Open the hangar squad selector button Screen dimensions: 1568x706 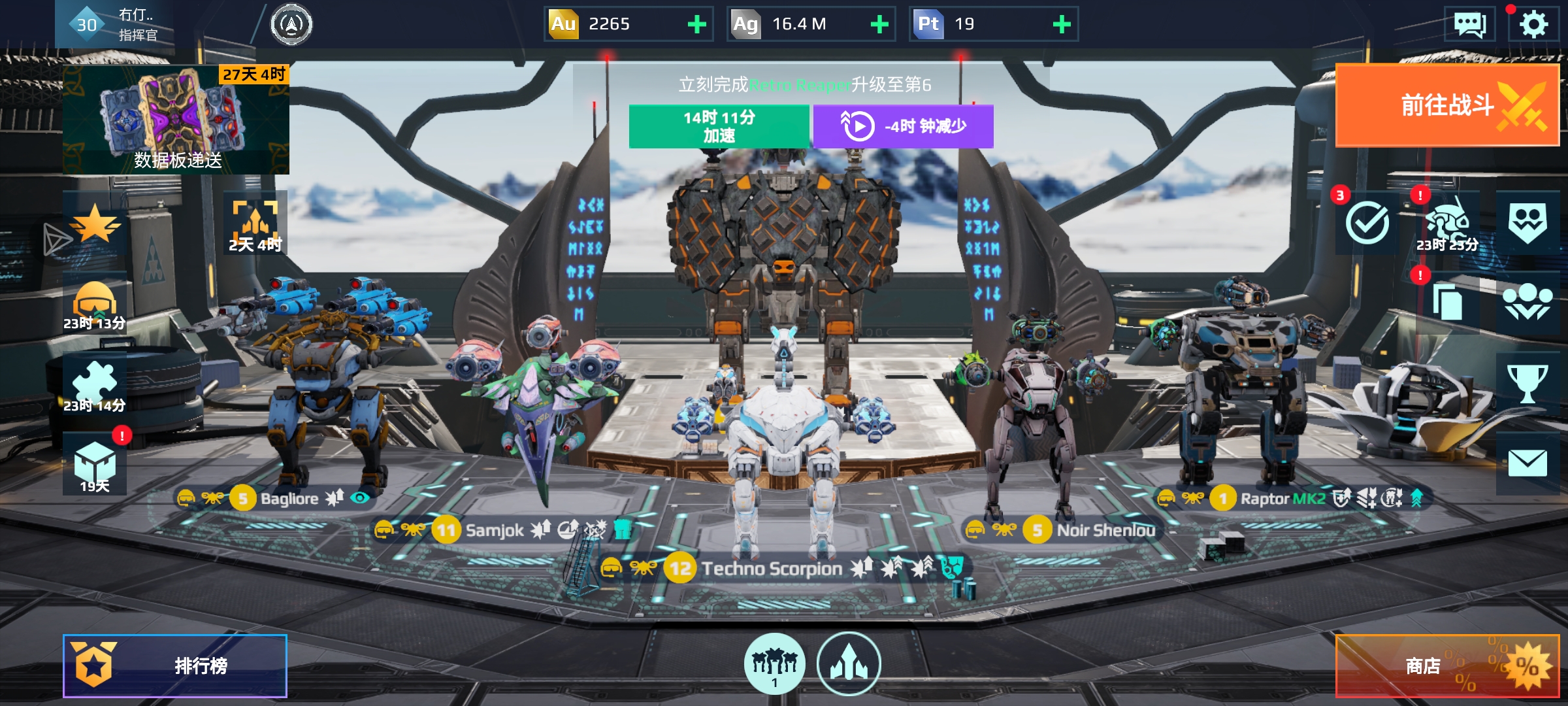coord(774,664)
